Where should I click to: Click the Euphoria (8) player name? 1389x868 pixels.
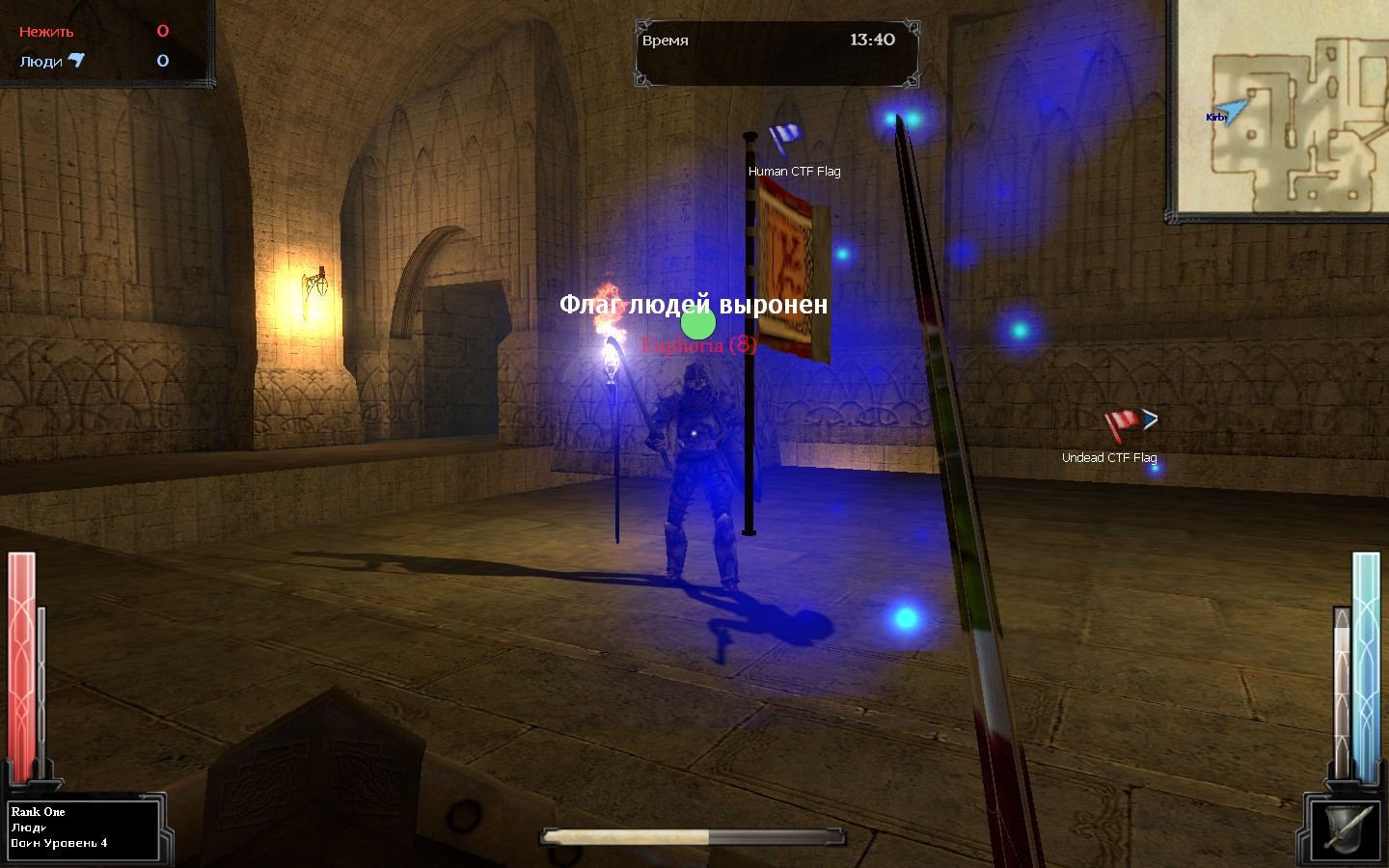[699, 344]
